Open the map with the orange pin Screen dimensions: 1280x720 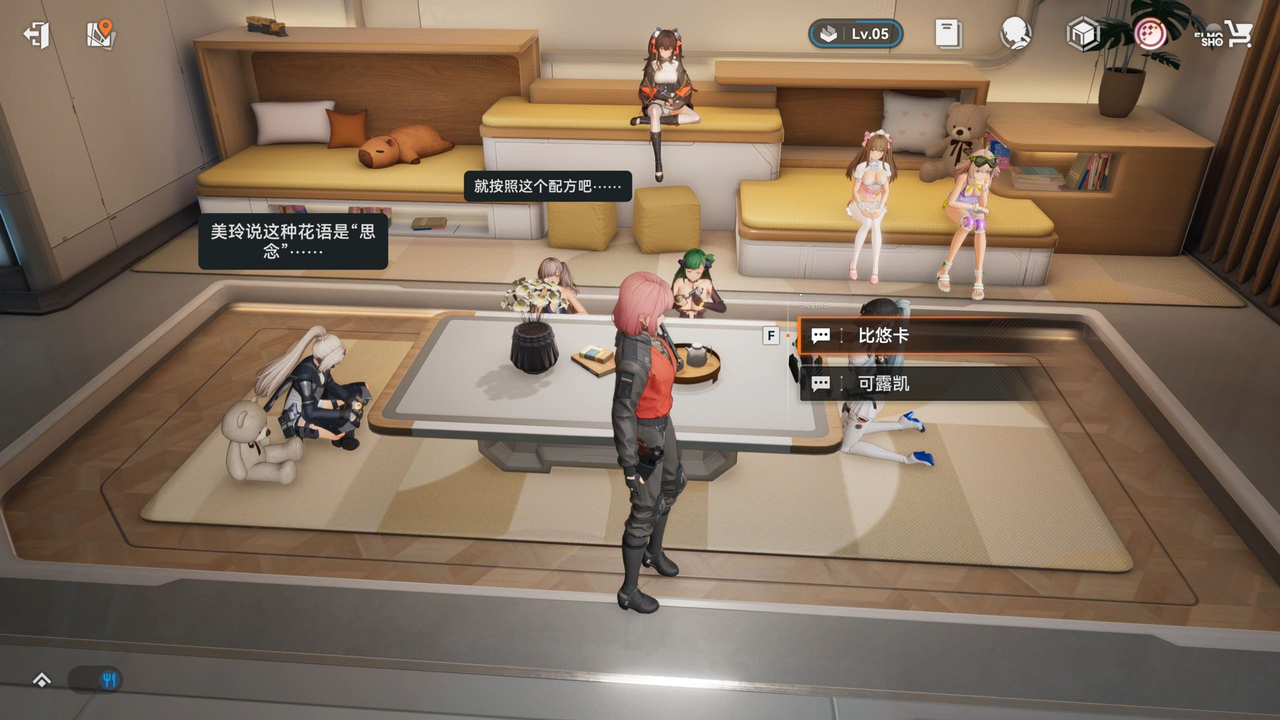click(x=101, y=35)
